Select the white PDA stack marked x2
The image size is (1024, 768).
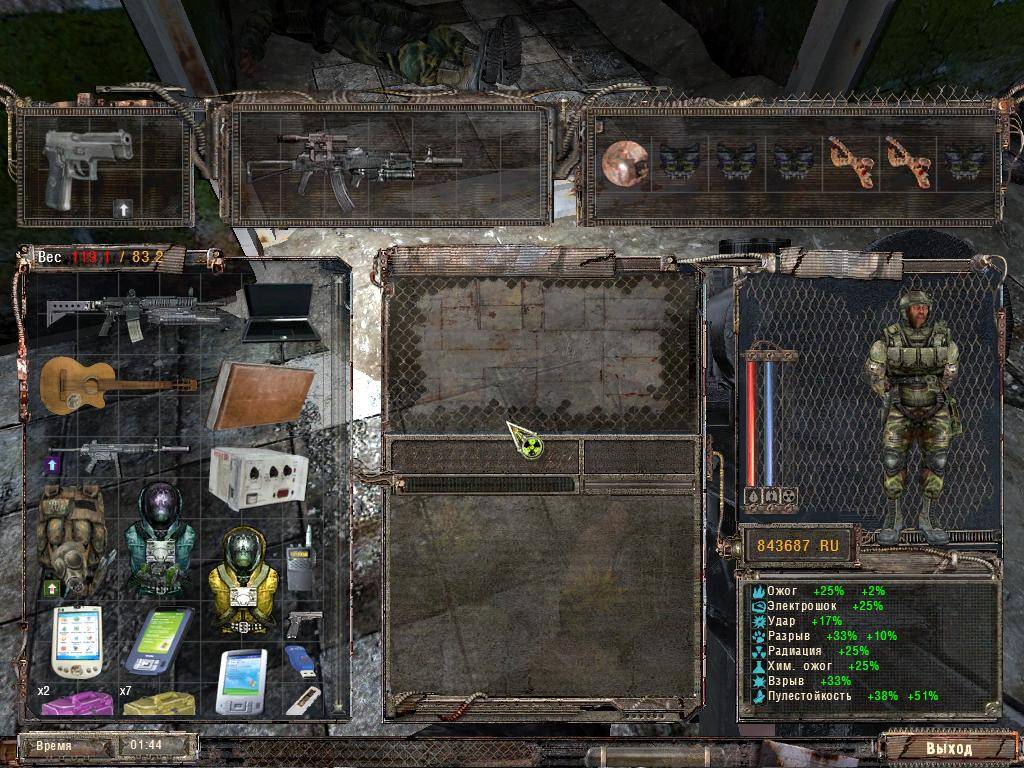[76, 640]
